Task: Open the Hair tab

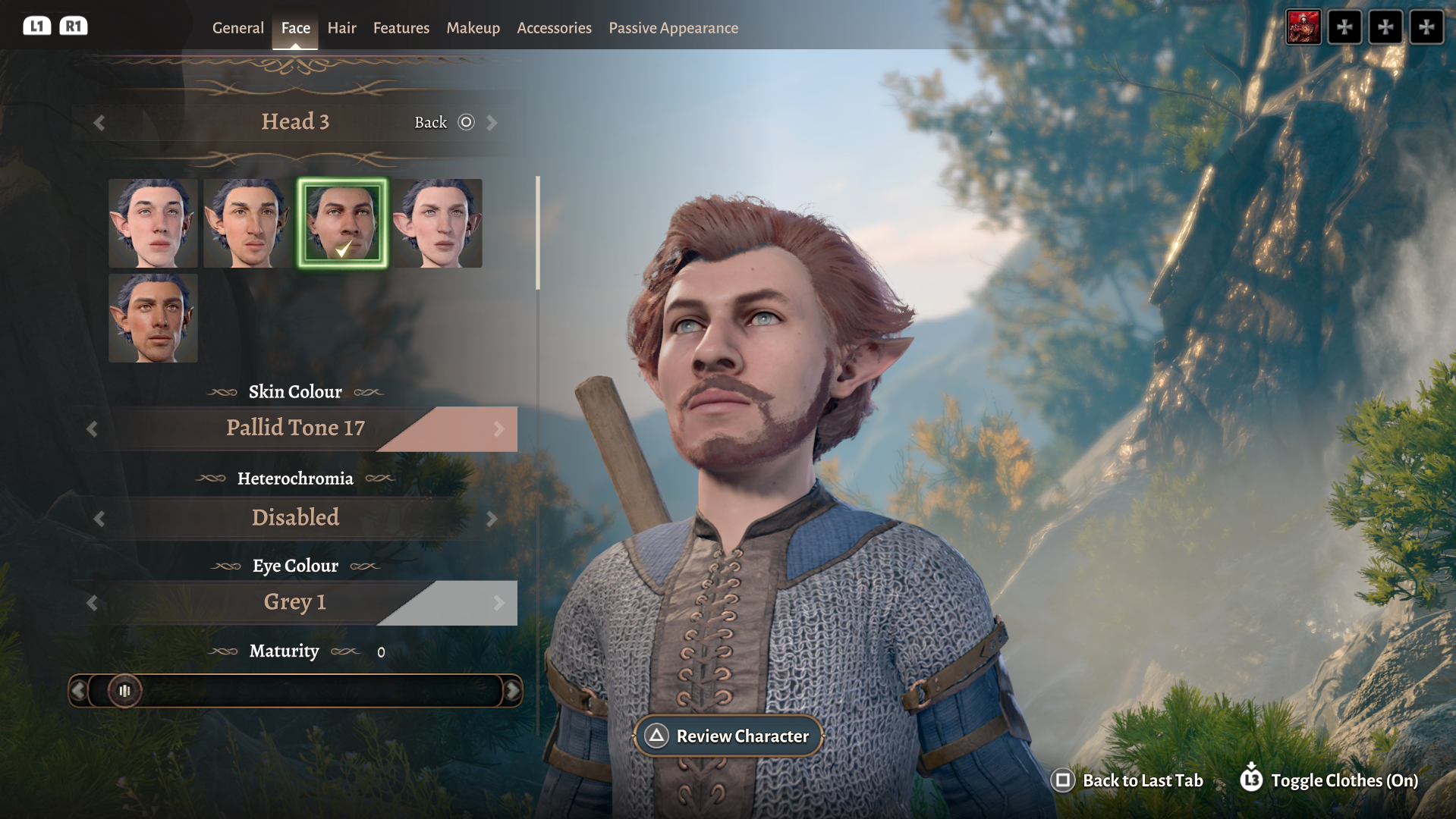Action: pyautogui.click(x=341, y=28)
